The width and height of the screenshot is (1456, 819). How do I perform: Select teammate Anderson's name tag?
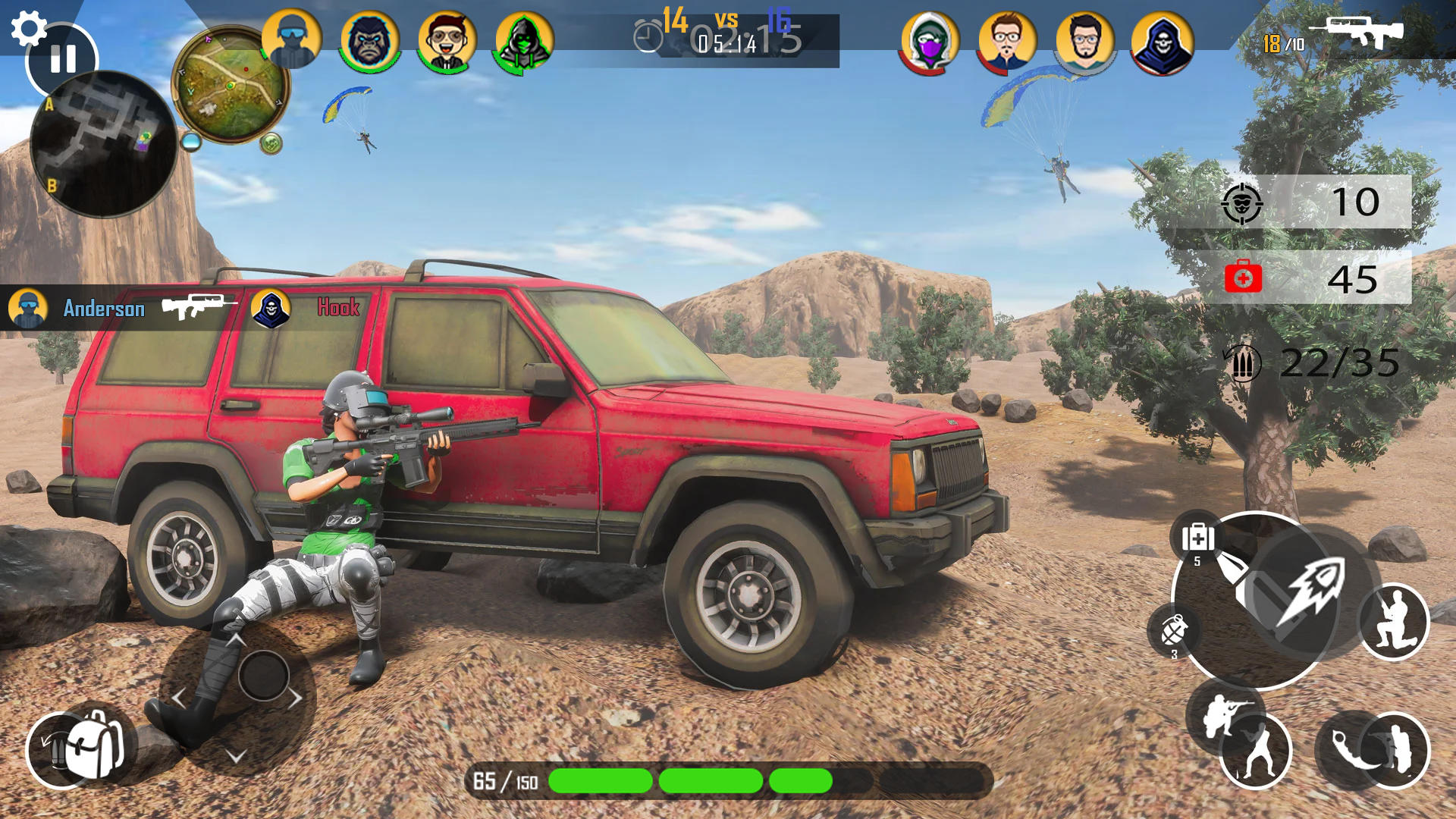pyautogui.click(x=104, y=309)
